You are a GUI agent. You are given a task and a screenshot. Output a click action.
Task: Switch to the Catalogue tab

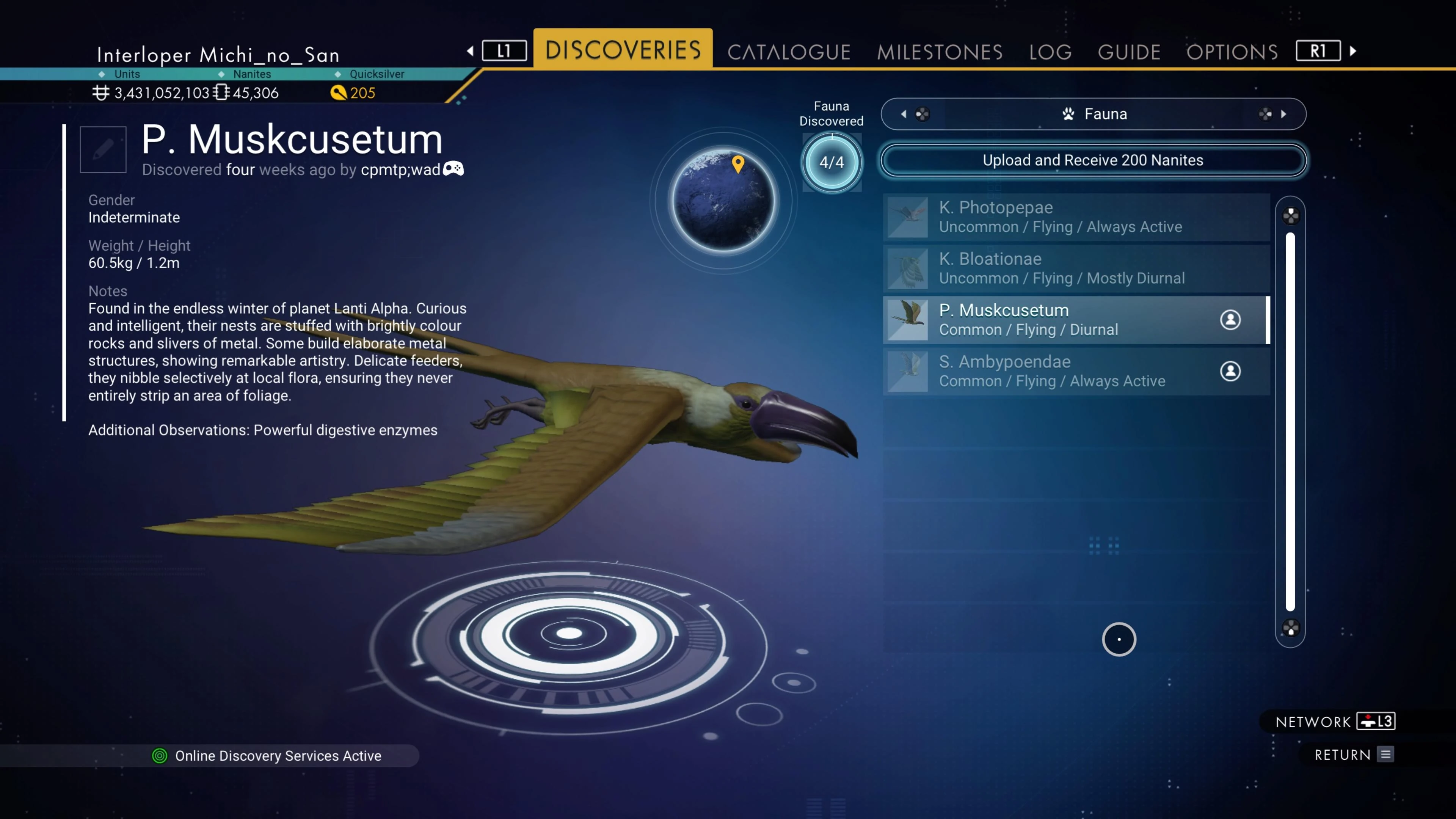pos(789,52)
